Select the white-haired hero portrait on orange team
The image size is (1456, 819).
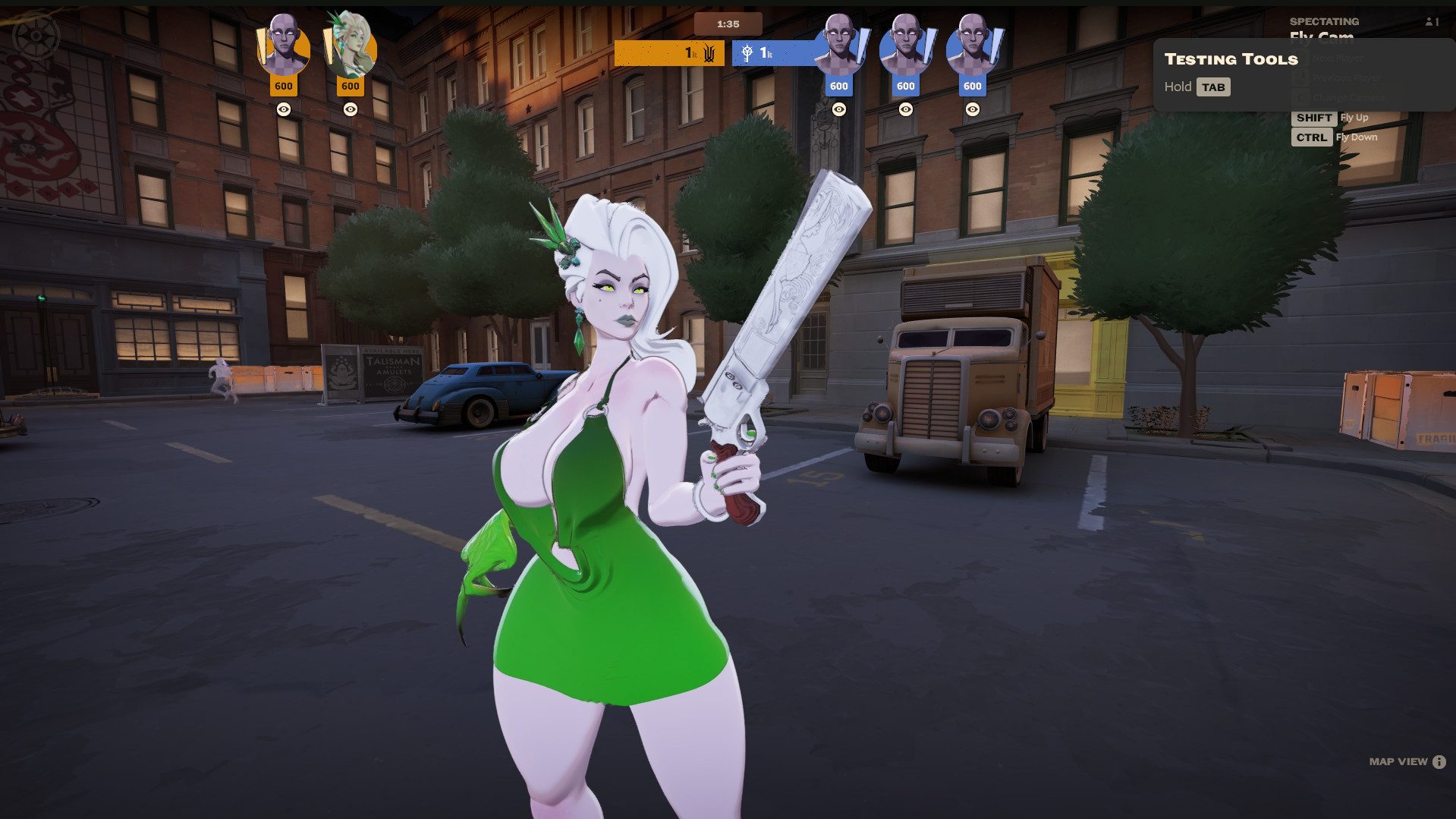351,48
